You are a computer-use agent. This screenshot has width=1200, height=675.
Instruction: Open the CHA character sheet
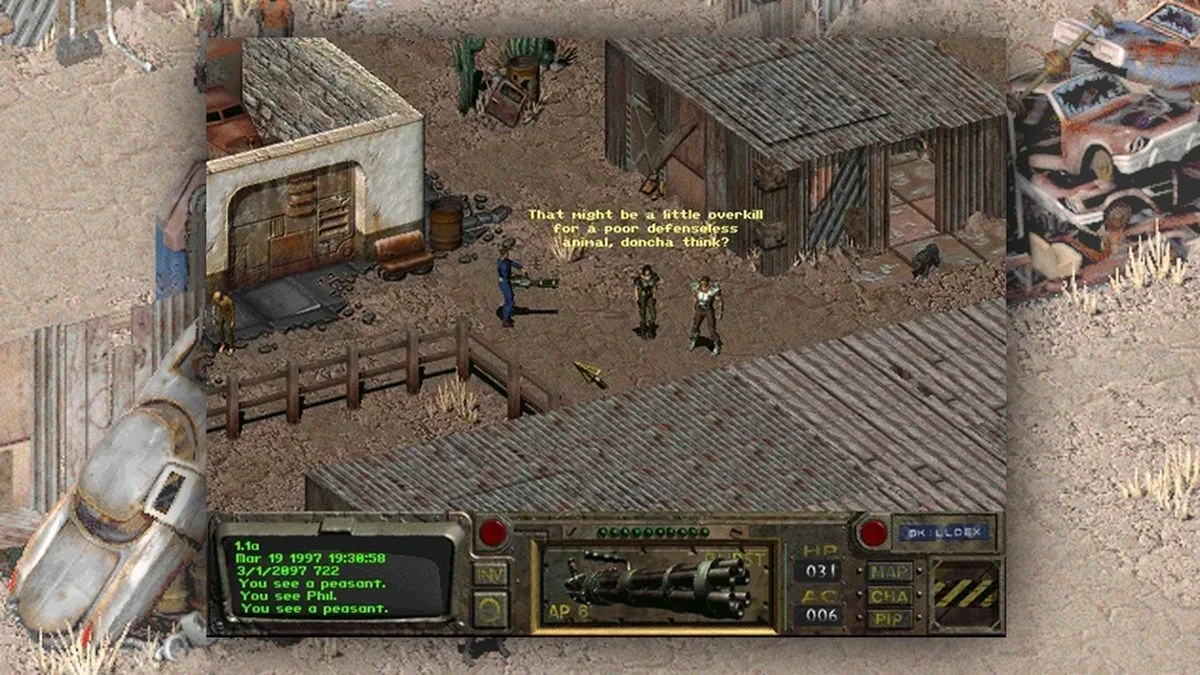click(889, 595)
